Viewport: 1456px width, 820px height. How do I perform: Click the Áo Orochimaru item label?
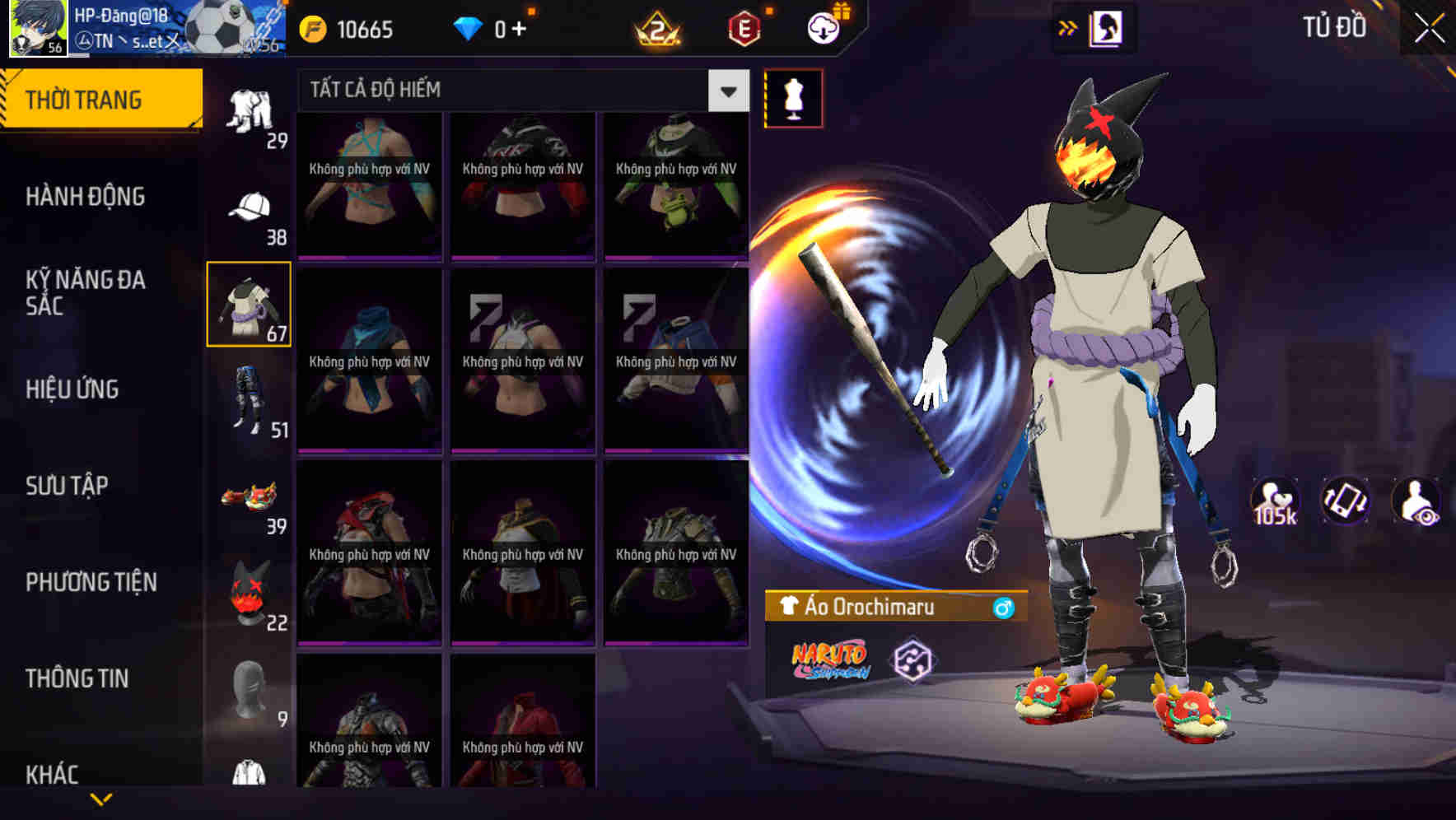click(x=867, y=608)
